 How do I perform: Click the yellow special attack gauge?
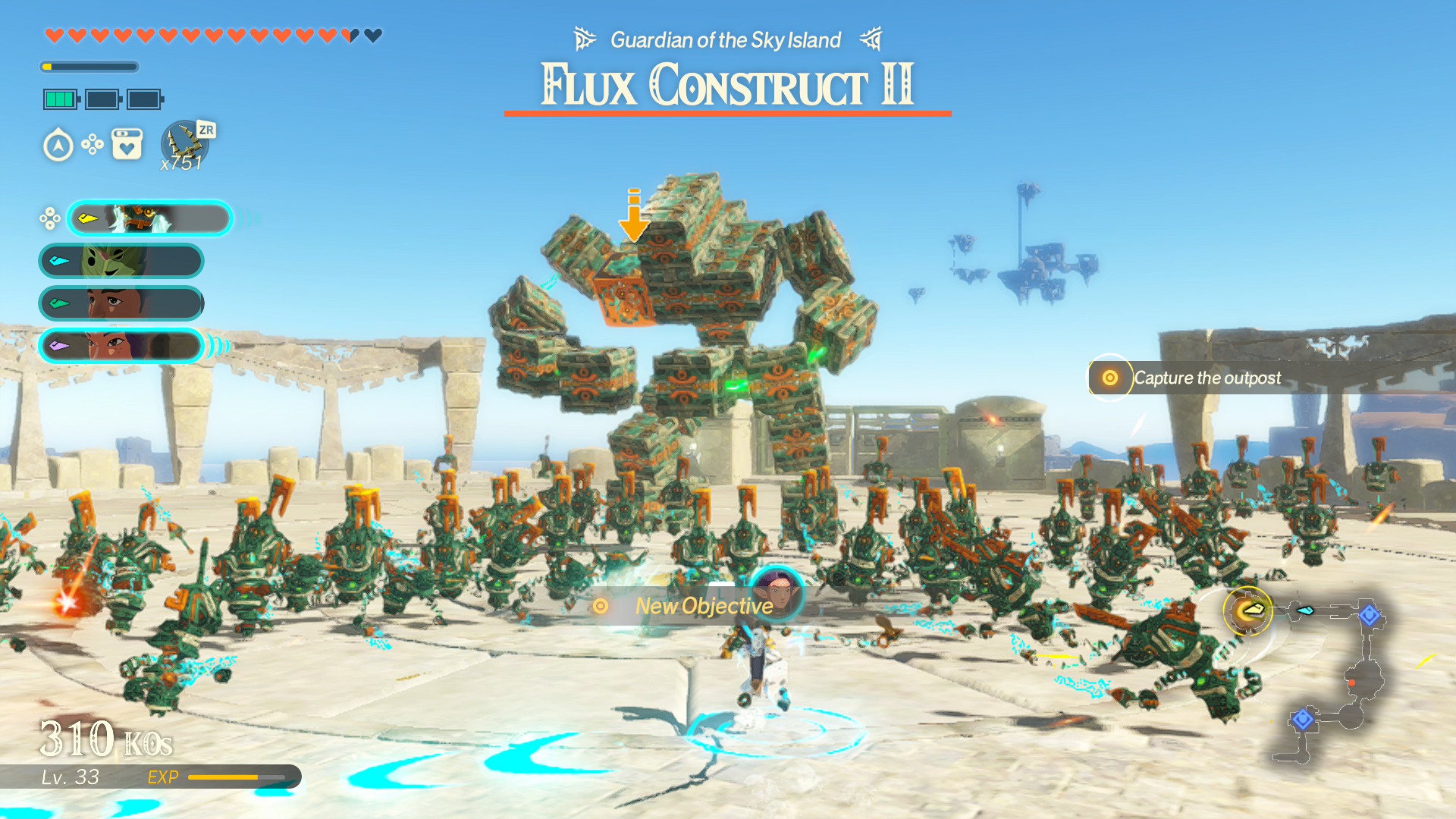coord(91,67)
